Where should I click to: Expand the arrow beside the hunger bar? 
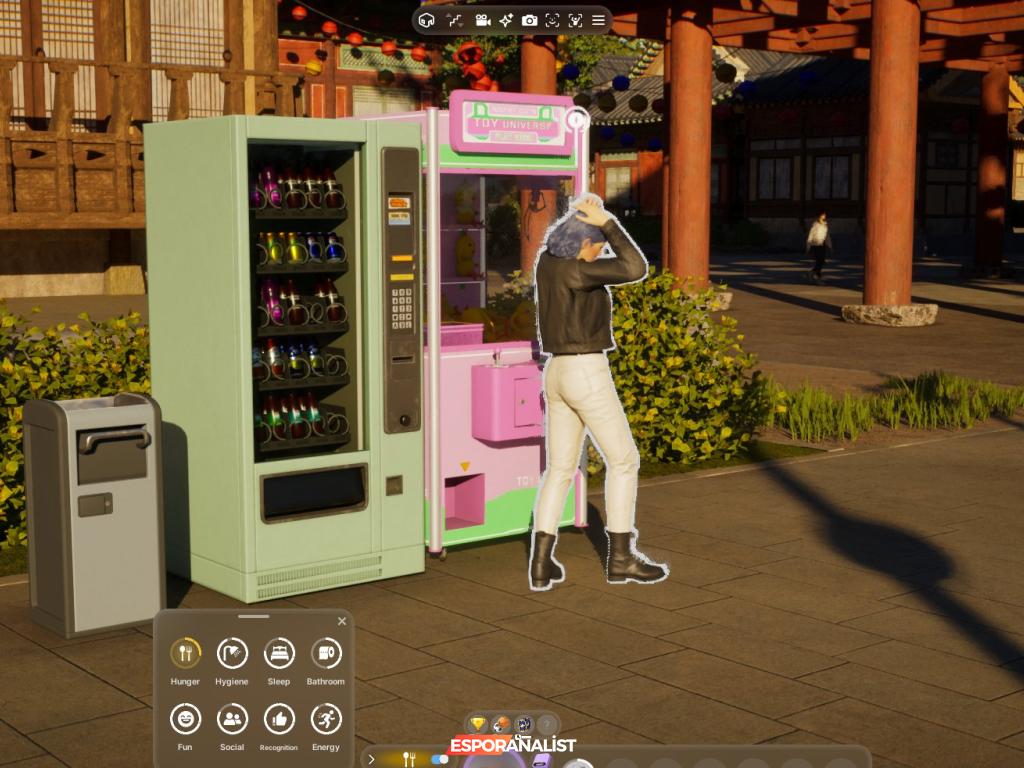[372, 759]
